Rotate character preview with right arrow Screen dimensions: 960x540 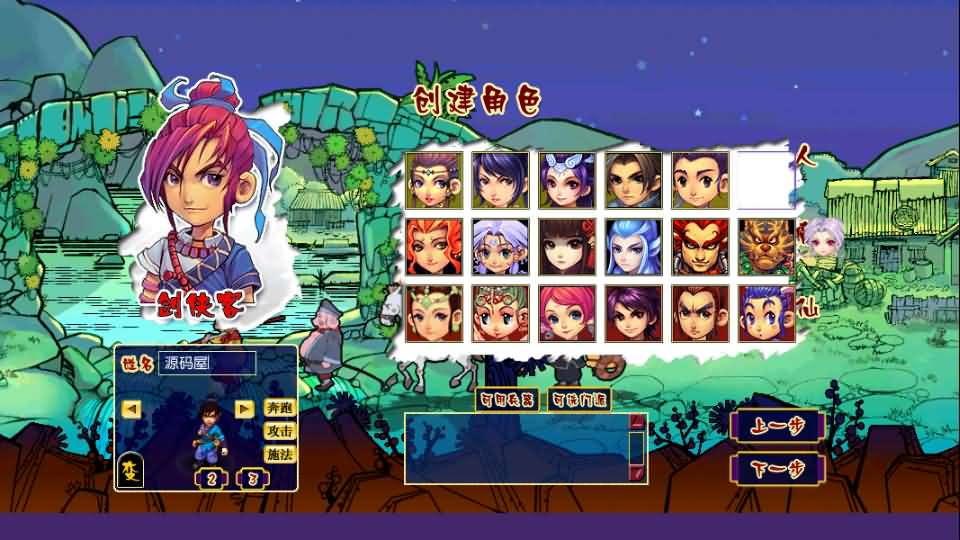click(x=243, y=408)
